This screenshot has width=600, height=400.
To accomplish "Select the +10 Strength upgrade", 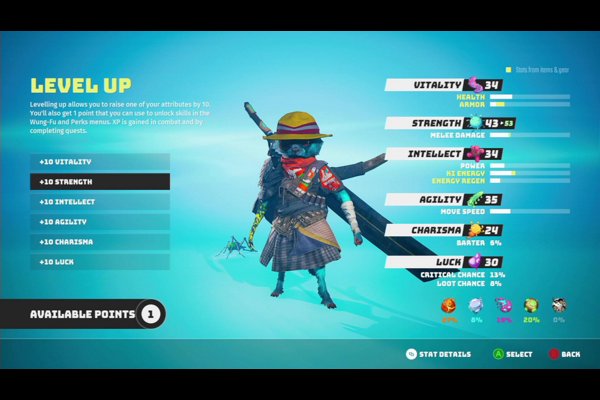I will pyautogui.click(x=99, y=182).
